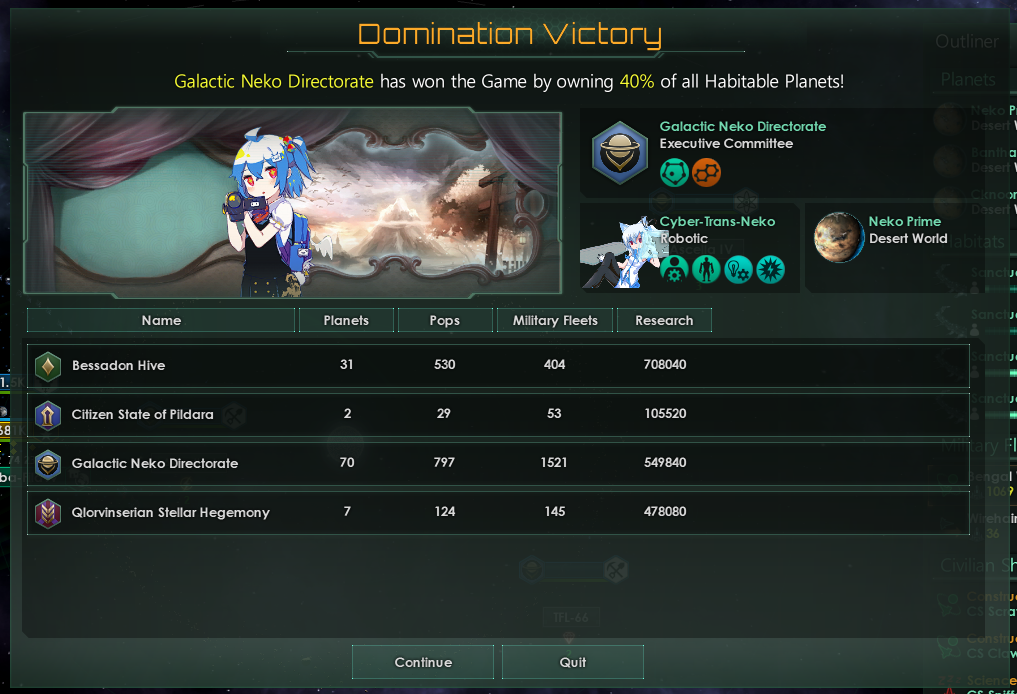Click the Bessadon Hive flag icon
This screenshot has width=1017, height=694.
(48, 366)
